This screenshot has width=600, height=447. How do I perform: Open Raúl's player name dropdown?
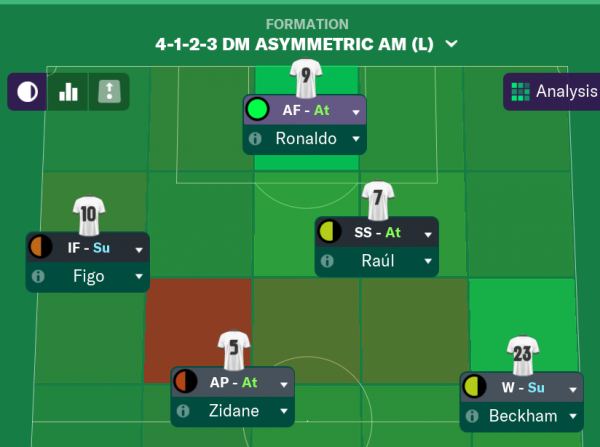coord(427,261)
